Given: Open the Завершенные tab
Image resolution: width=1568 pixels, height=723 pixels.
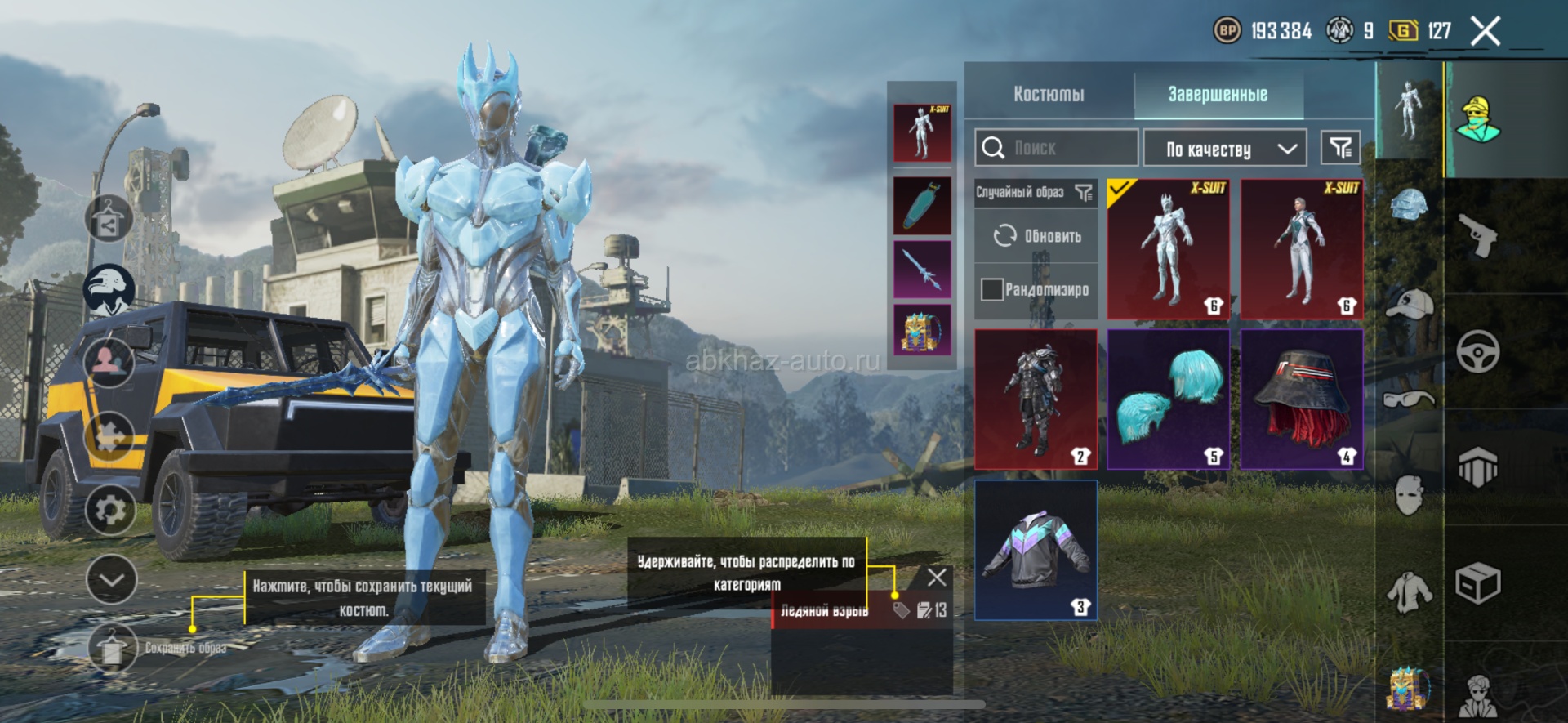Looking at the screenshot, I should point(1217,94).
